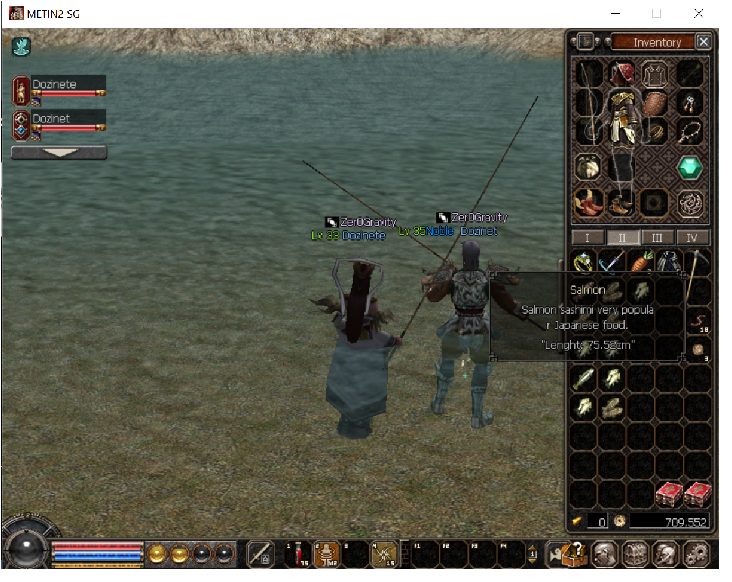Select the red boots equipment slot
The height and width of the screenshot is (582, 732).
pos(589,203)
